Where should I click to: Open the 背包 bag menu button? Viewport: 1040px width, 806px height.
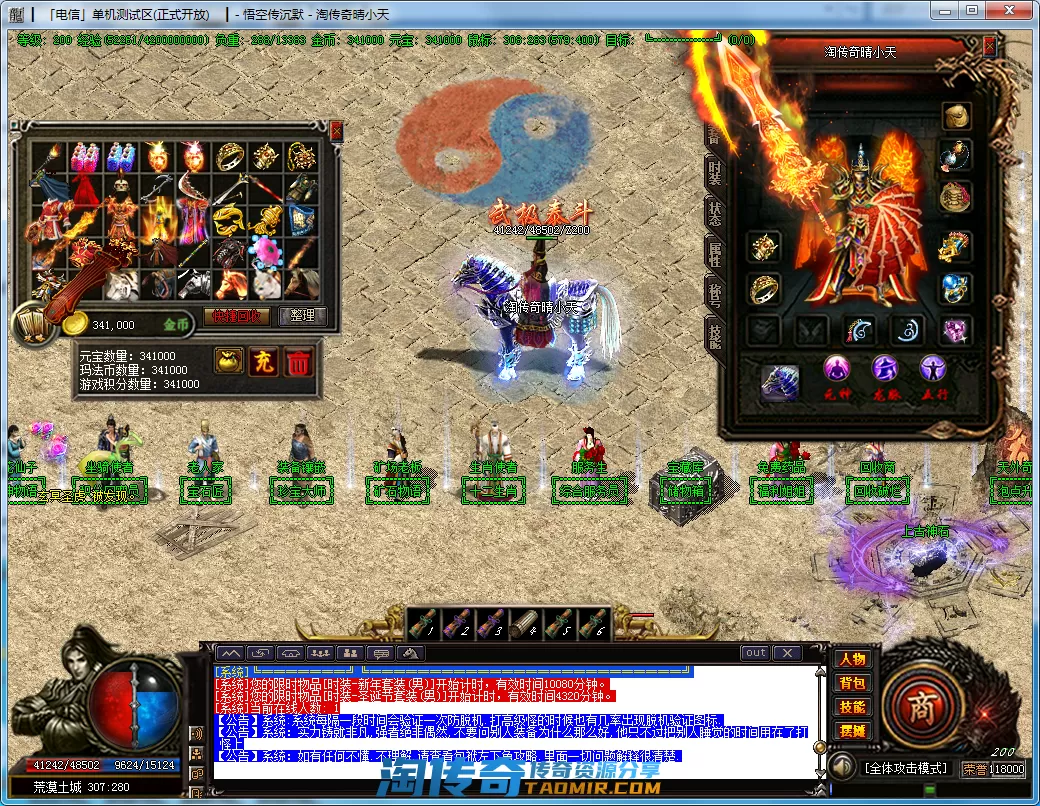tap(852, 684)
